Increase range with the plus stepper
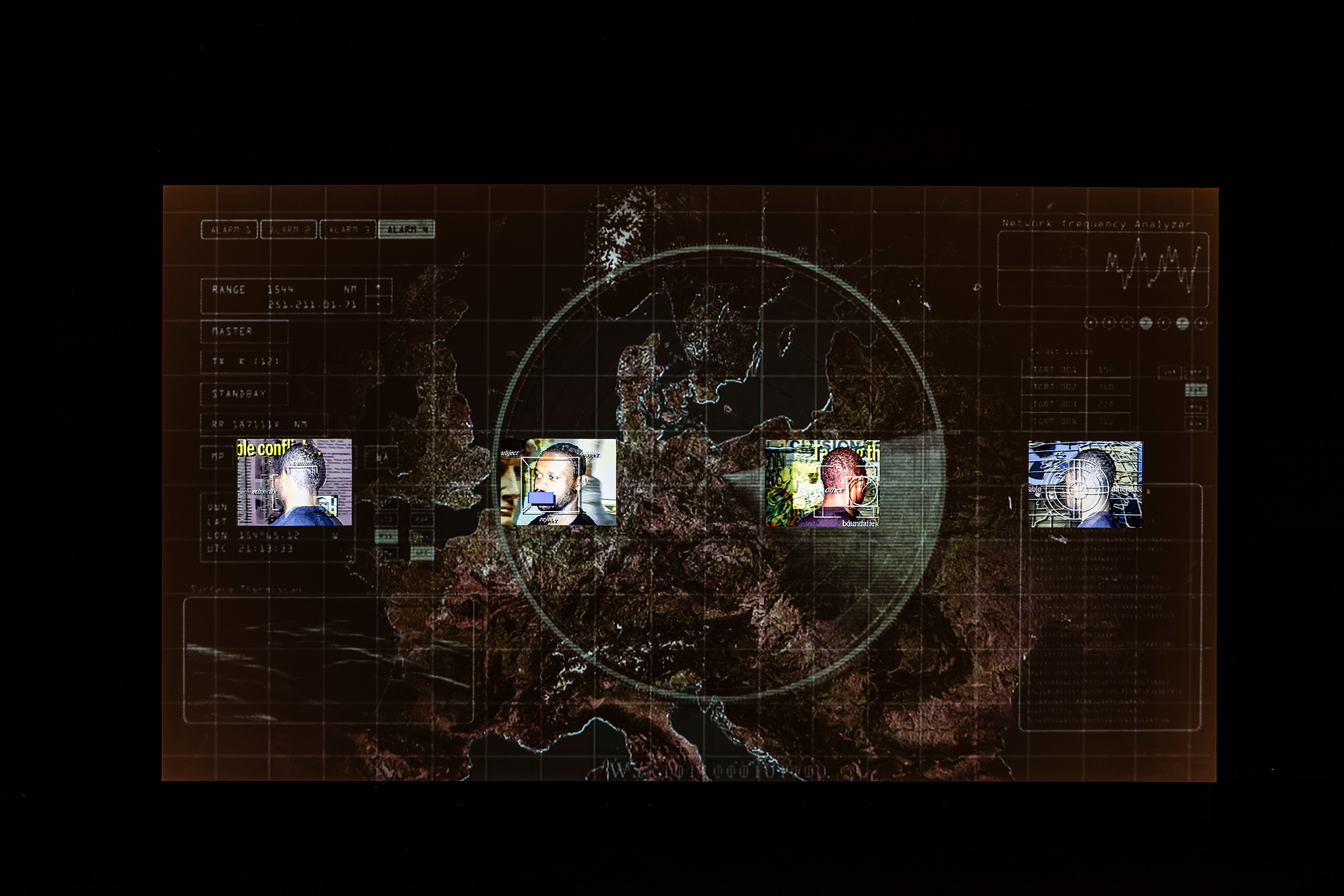 pyautogui.click(x=379, y=287)
